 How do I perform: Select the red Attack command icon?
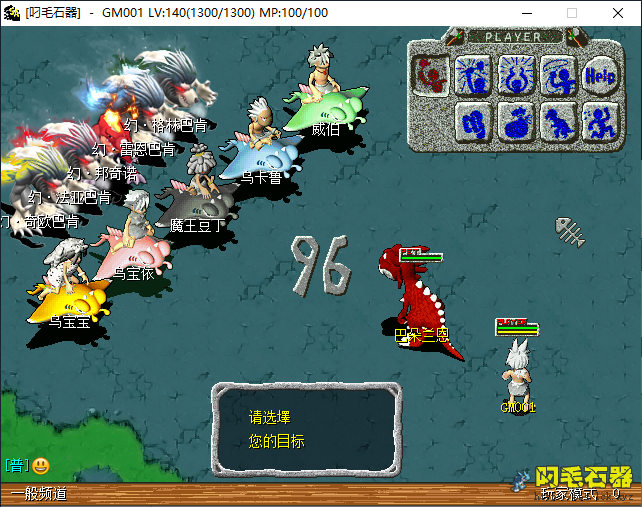click(431, 74)
